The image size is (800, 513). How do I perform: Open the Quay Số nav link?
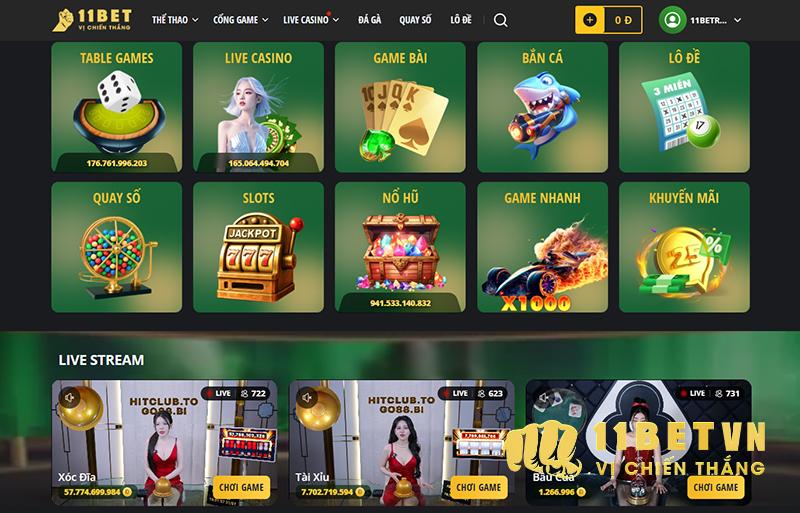415,20
